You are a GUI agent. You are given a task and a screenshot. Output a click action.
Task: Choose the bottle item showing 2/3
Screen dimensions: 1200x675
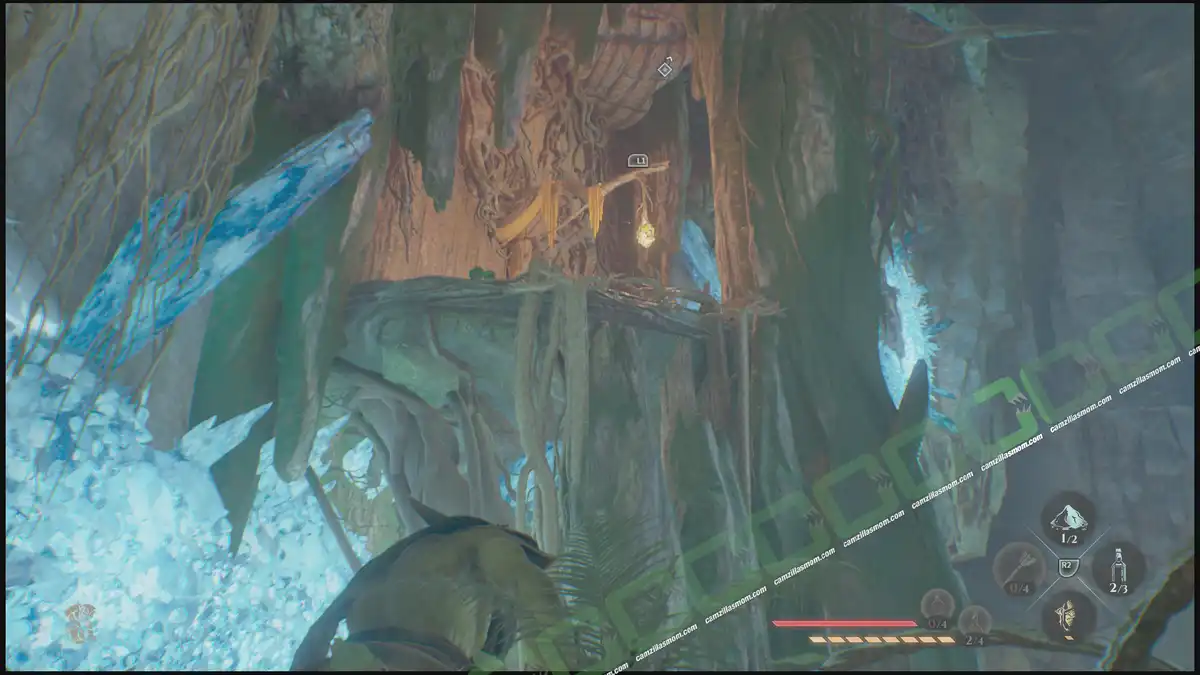pos(1117,567)
